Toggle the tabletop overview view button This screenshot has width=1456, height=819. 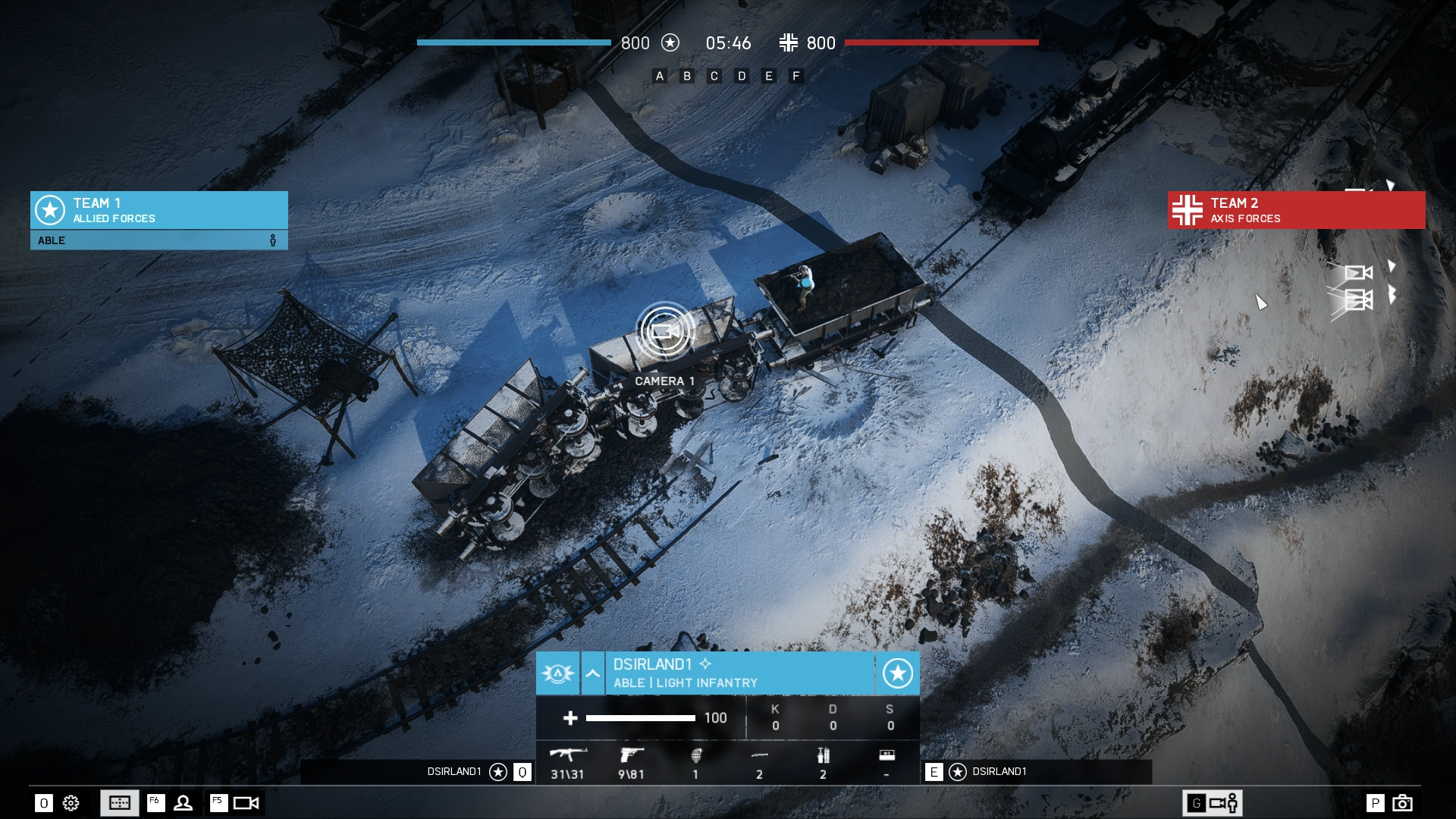click(x=120, y=803)
